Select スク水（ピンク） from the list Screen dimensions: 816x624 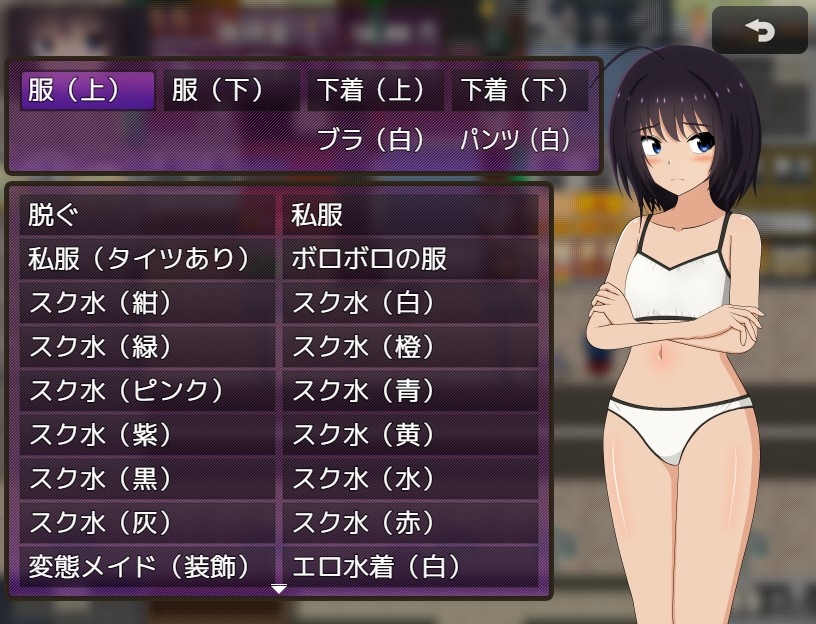click(x=147, y=391)
